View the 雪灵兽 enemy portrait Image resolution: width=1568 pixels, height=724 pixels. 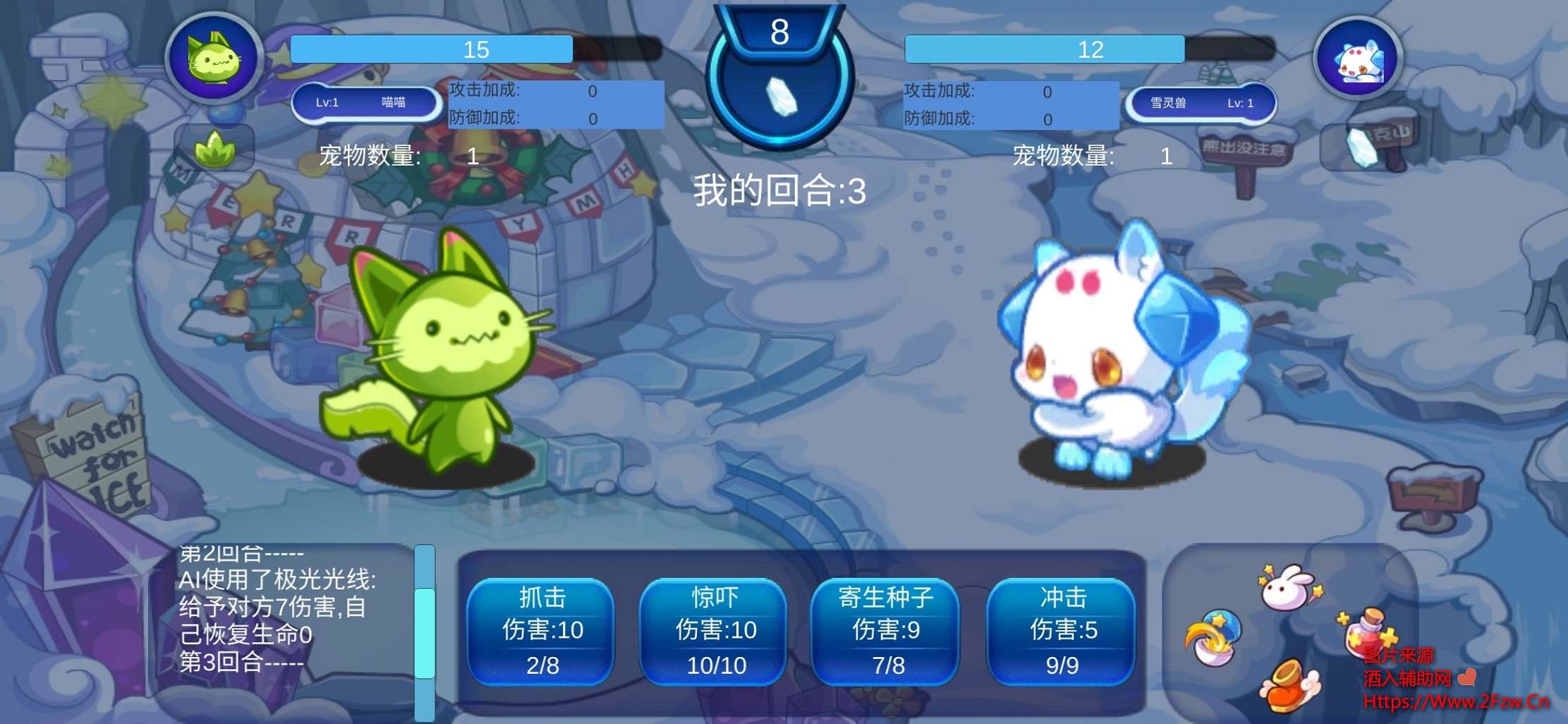(x=1358, y=60)
